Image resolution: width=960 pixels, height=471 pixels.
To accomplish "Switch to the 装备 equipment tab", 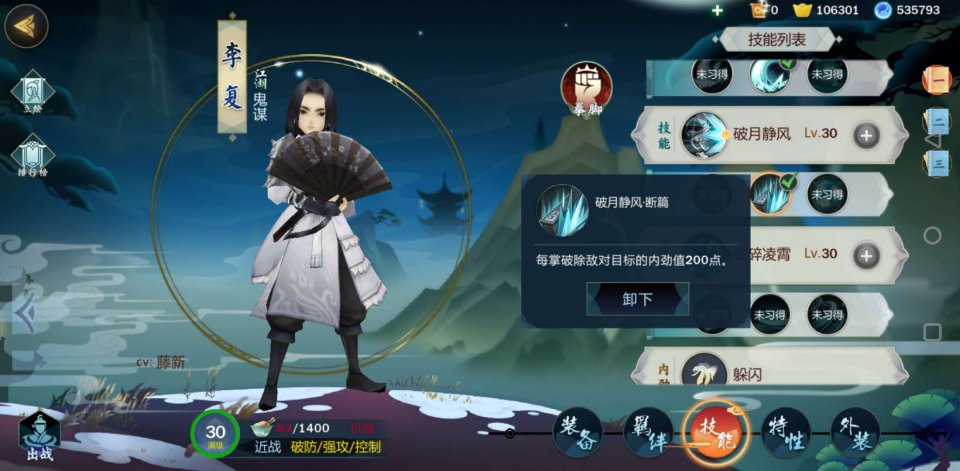I will coord(578,431).
